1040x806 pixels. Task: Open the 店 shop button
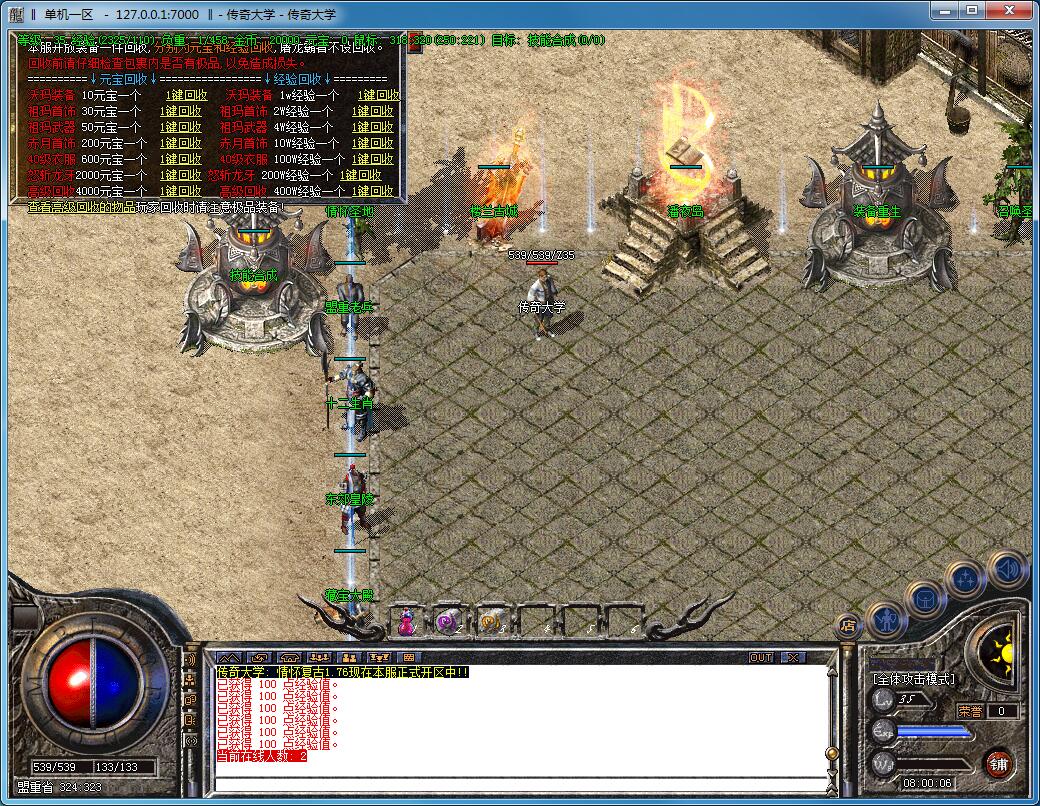(846, 626)
